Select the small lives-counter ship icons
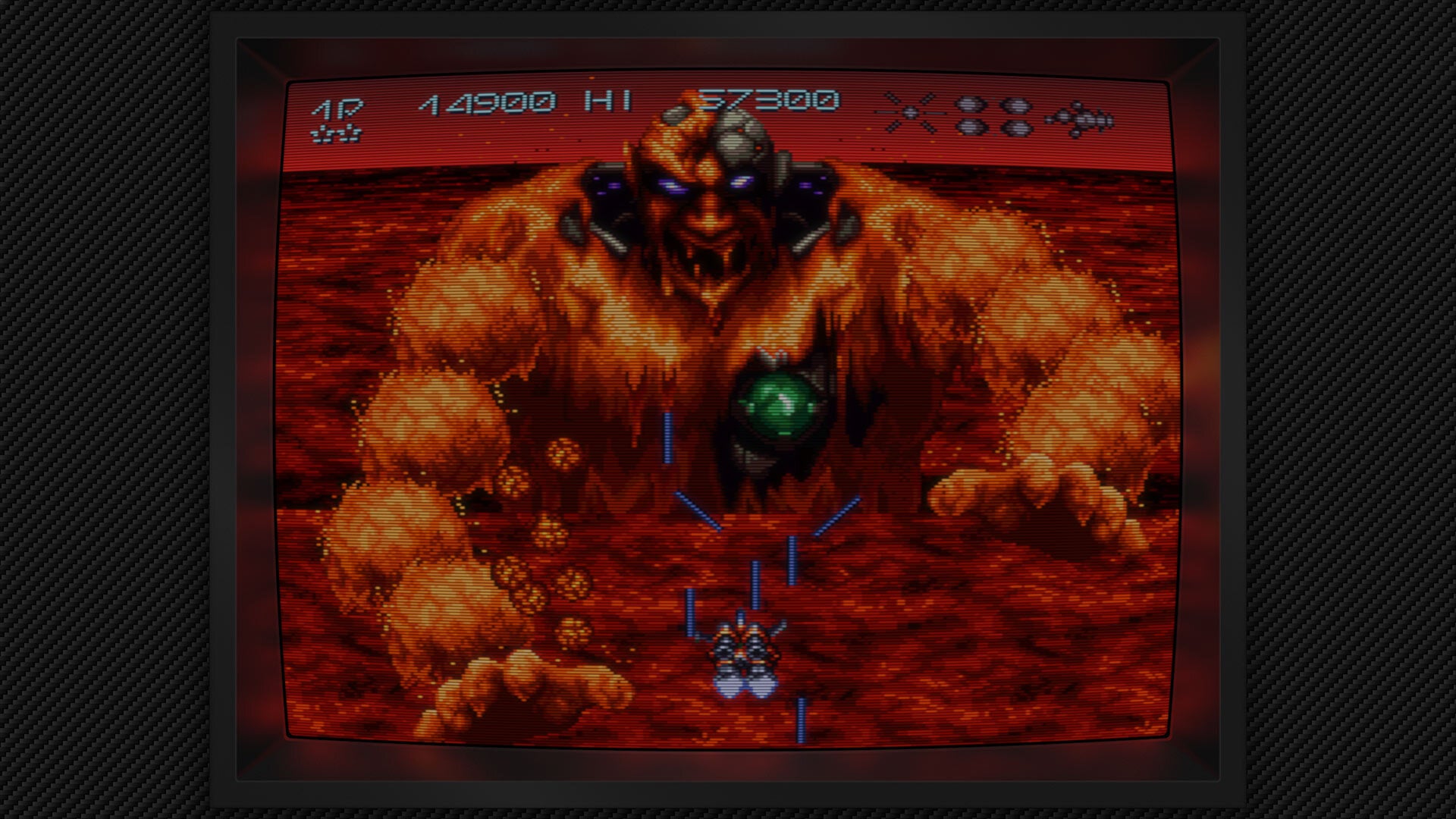This screenshot has height=819, width=1456. [335, 134]
